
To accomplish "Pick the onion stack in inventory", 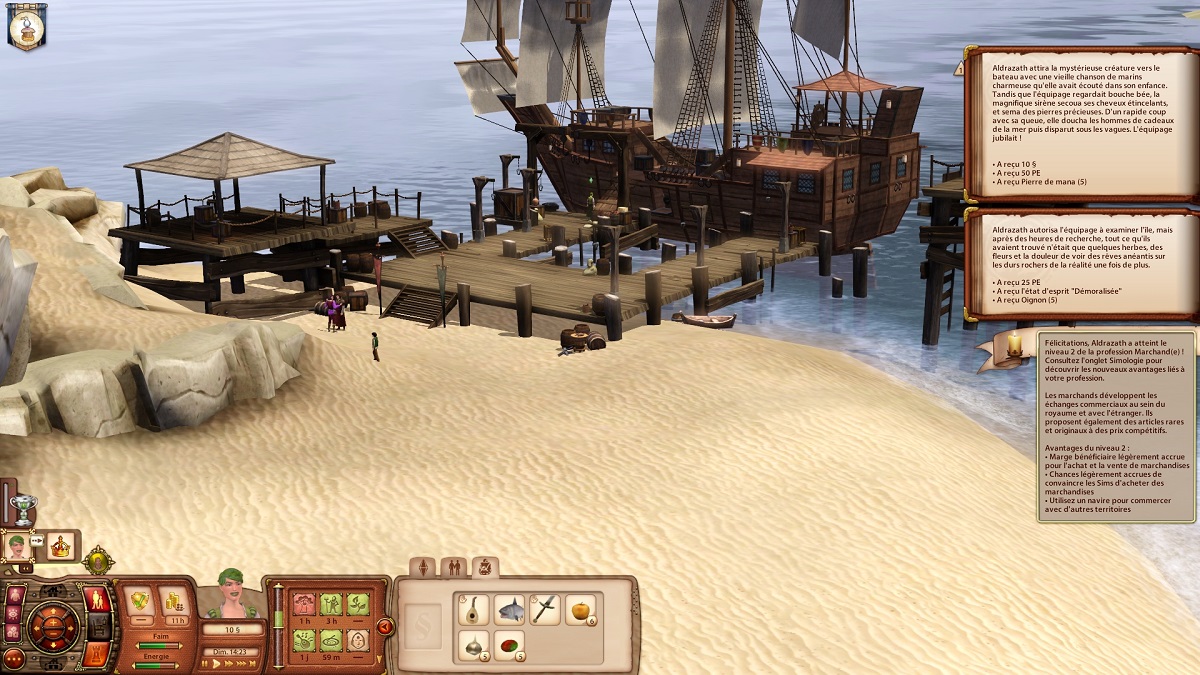I will [x=472, y=645].
